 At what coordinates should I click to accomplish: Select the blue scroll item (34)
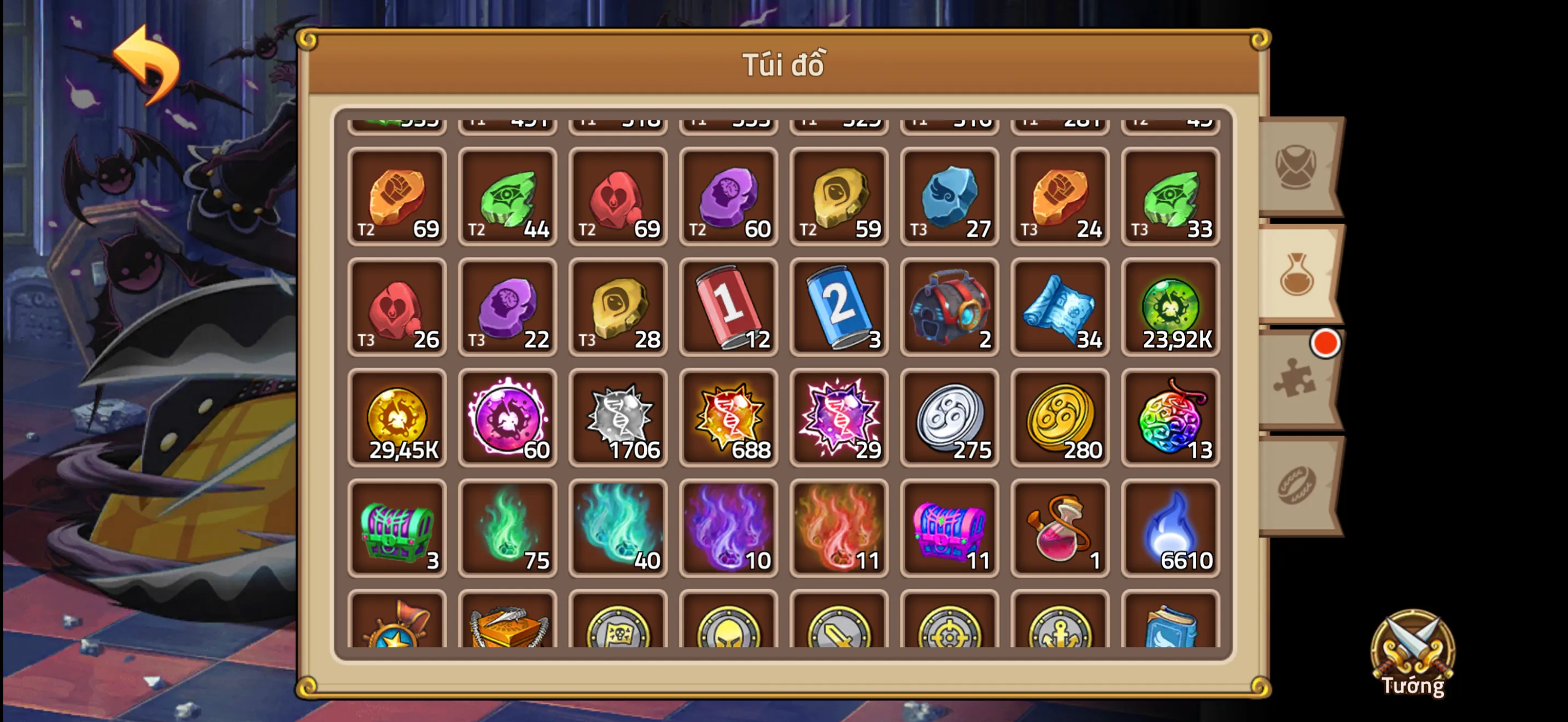click(1060, 307)
